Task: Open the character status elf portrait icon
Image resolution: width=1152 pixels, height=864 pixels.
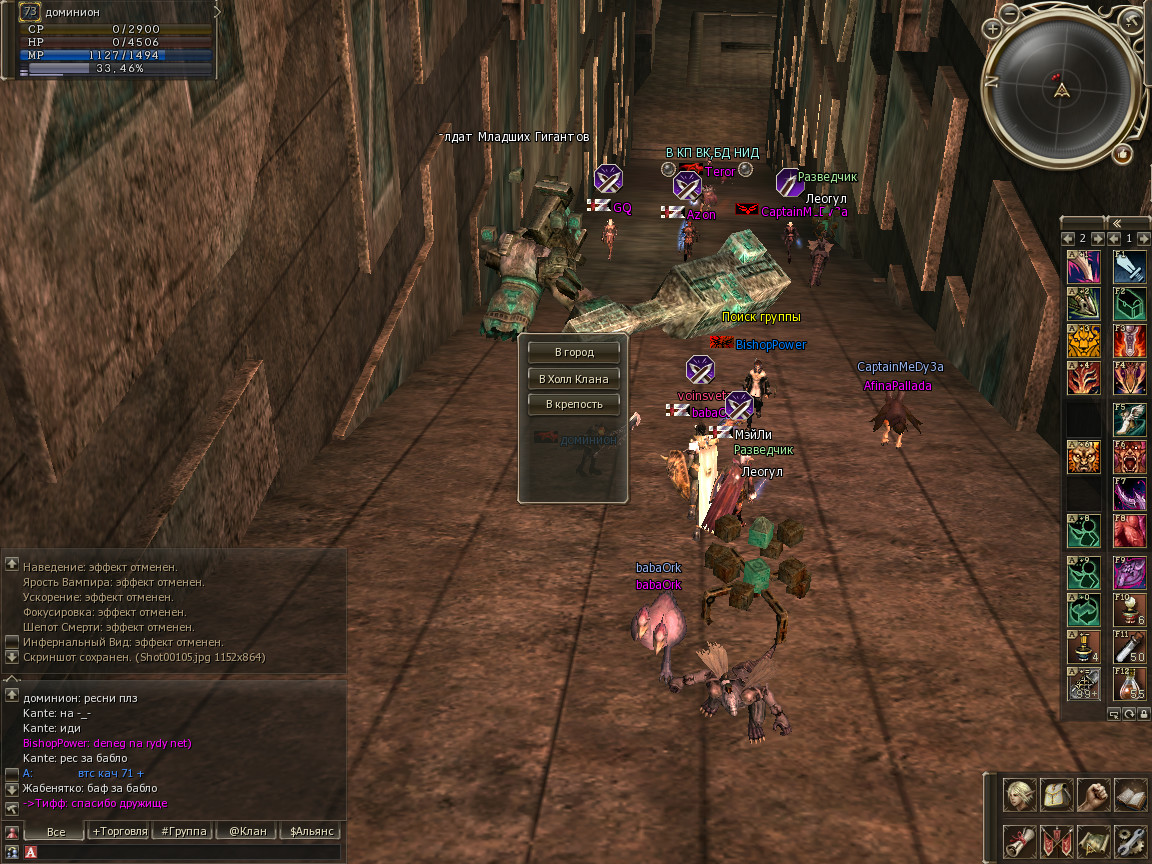Action: coord(1020,795)
